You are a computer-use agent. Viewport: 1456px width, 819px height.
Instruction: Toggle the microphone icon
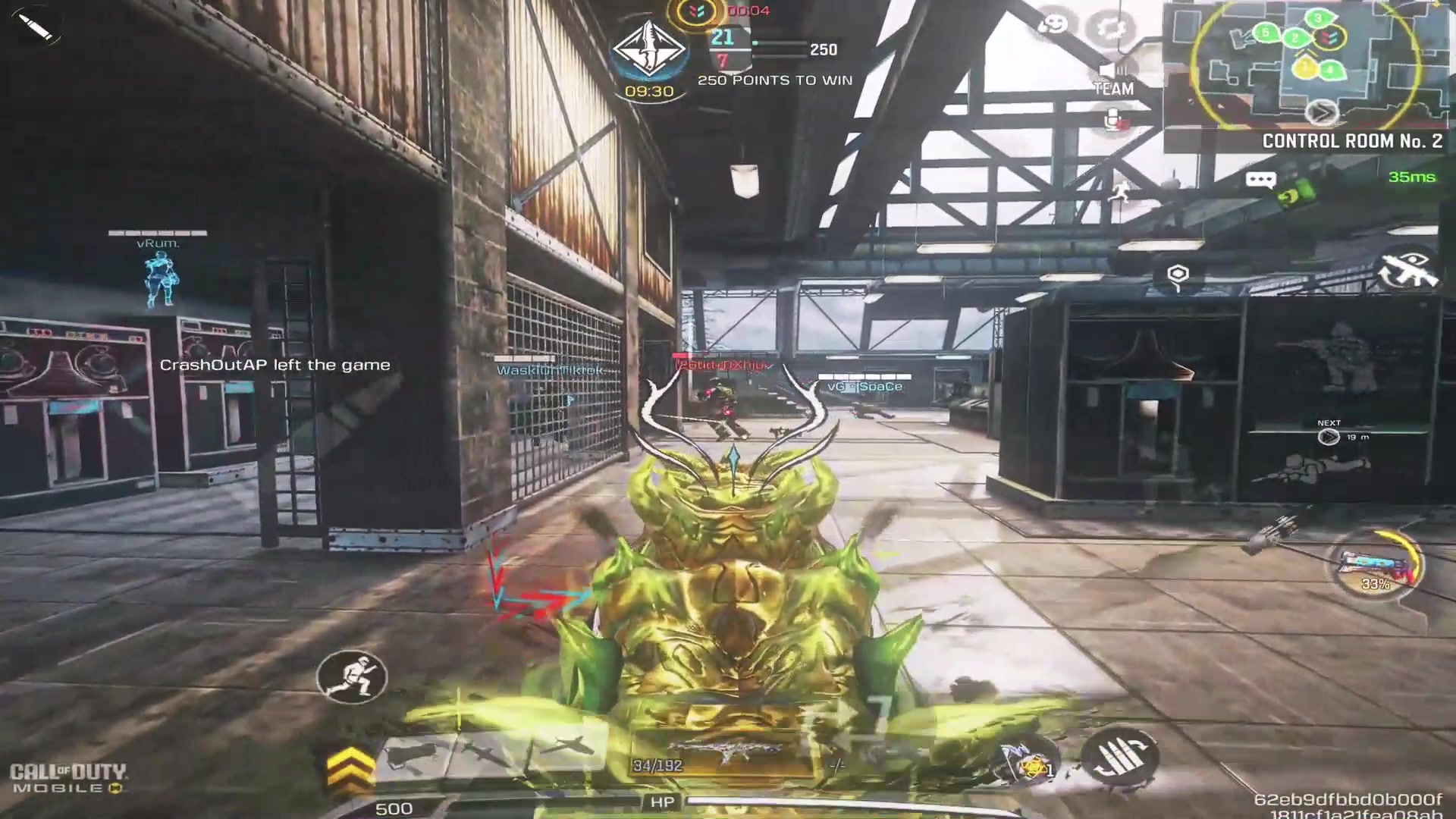click(x=1112, y=120)
